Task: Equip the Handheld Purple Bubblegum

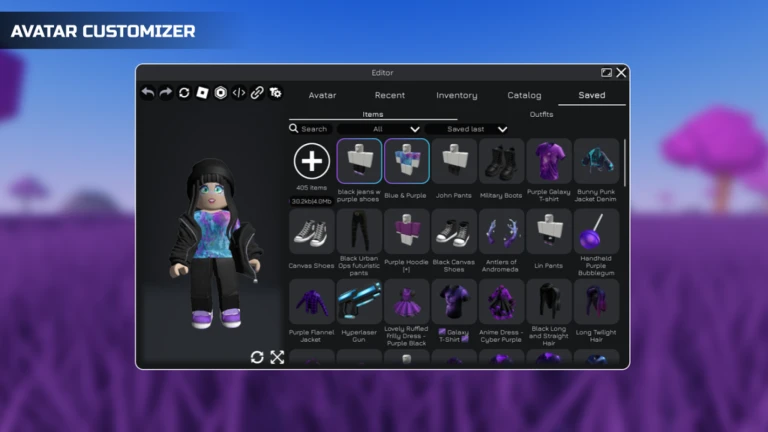Action: pyautogui.click(x=596, y=231)
